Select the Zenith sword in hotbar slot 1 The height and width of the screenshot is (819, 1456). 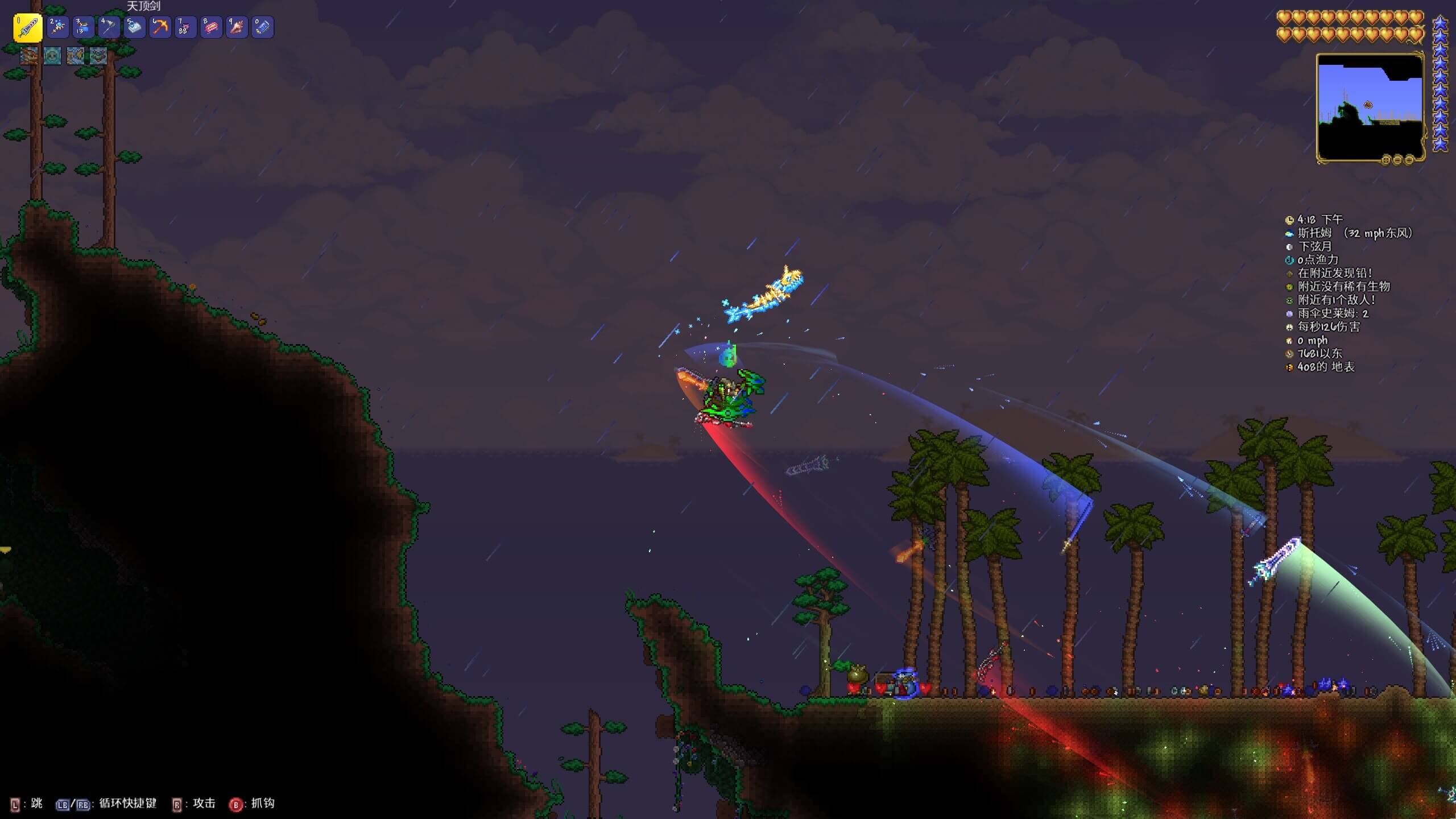[28, 27]
